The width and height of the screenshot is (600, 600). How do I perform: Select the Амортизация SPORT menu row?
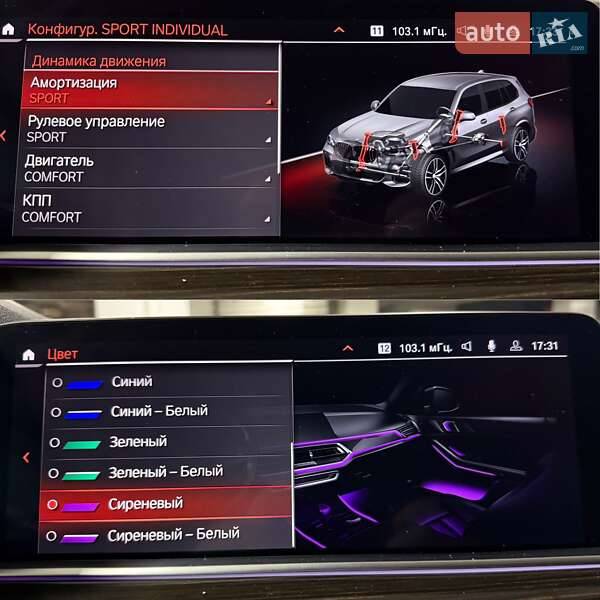(148, 90)
